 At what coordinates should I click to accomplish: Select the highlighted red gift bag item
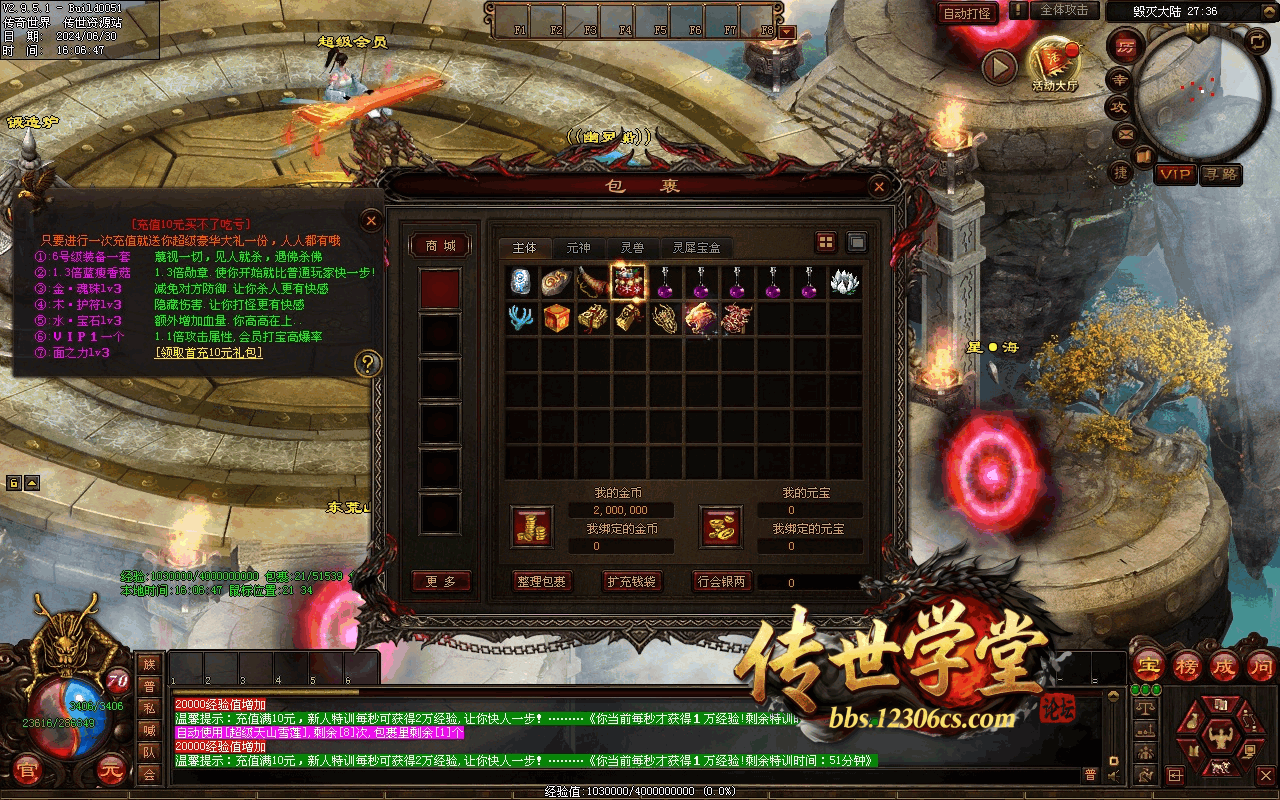(628, 282)
